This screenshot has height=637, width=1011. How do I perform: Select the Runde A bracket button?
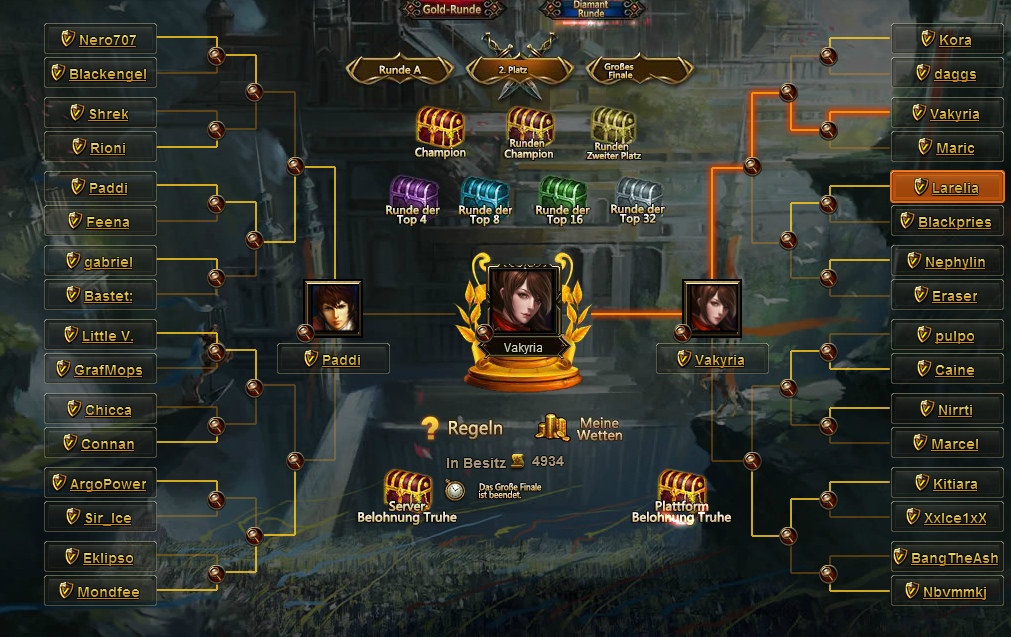pyautogui.click(x=399, y=70)
